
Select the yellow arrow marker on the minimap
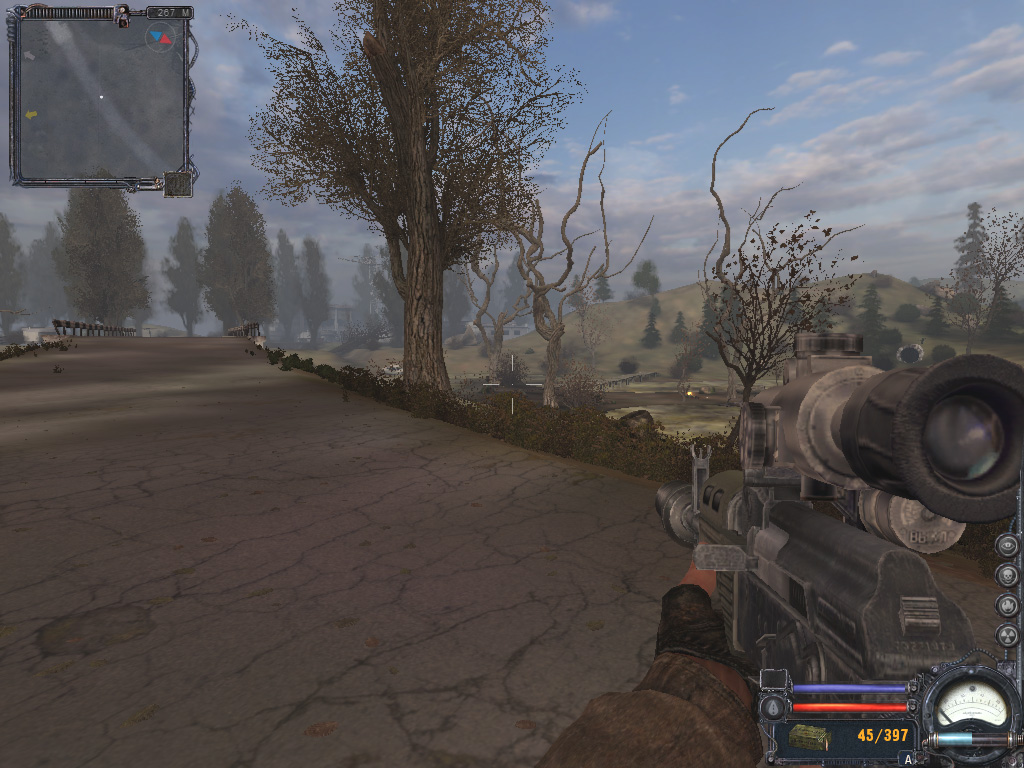pyautogui.click(x=31, y=115)
